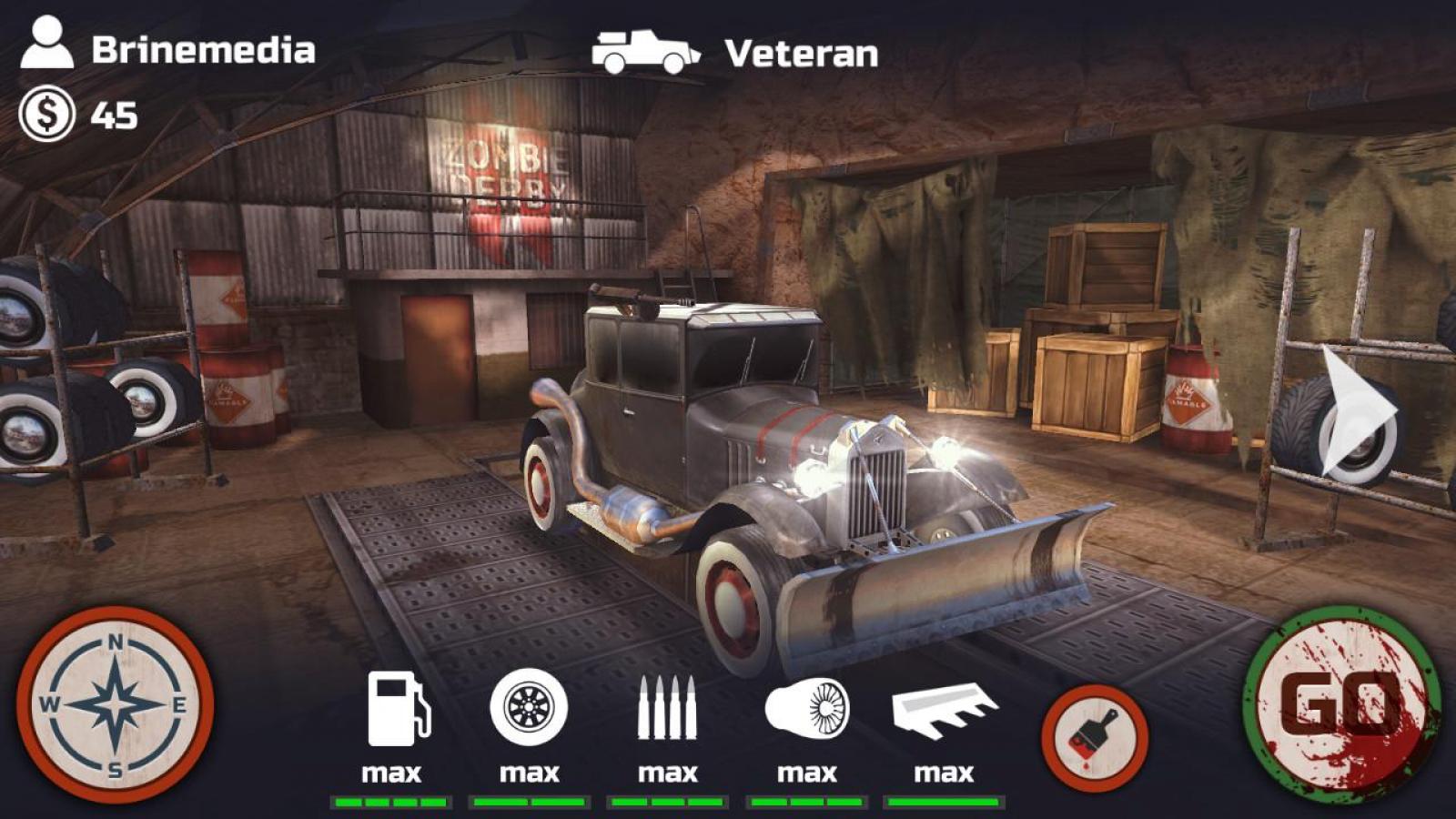Open the compass map button
Screen dimensions: 1456x819
[x=116, y=703]
